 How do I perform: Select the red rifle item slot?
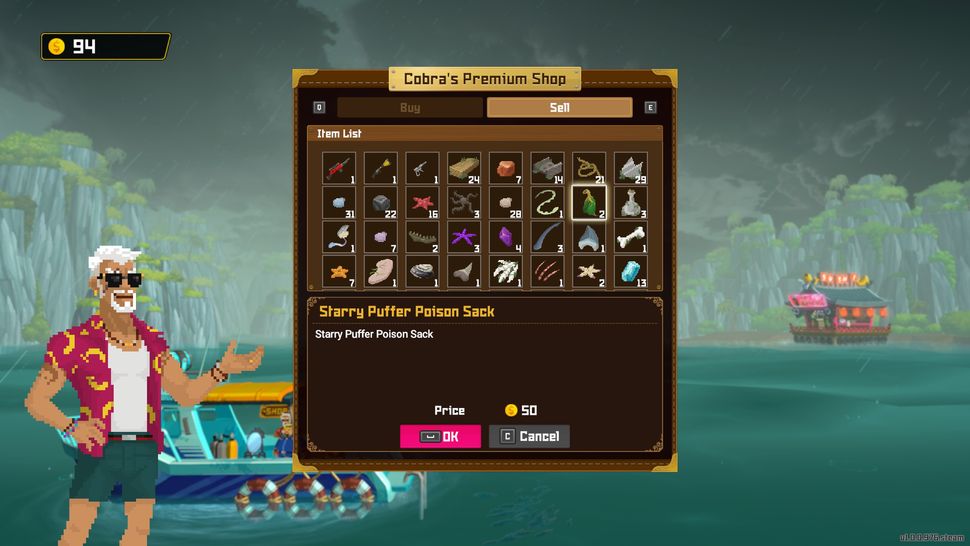click(339, 168)
